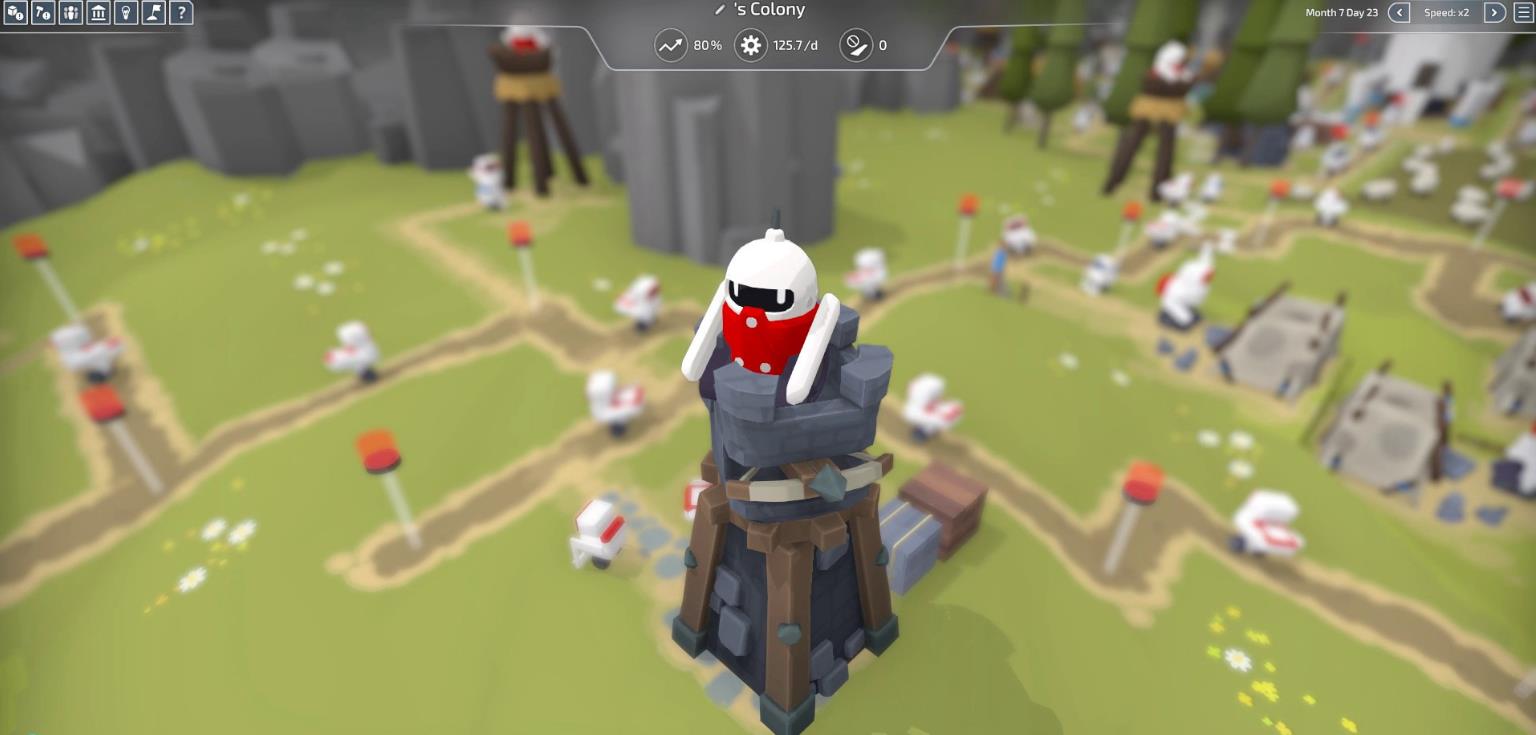Open the hamburger main menu
Screen dimensions: 1536x735
(x=1523, y=13)
